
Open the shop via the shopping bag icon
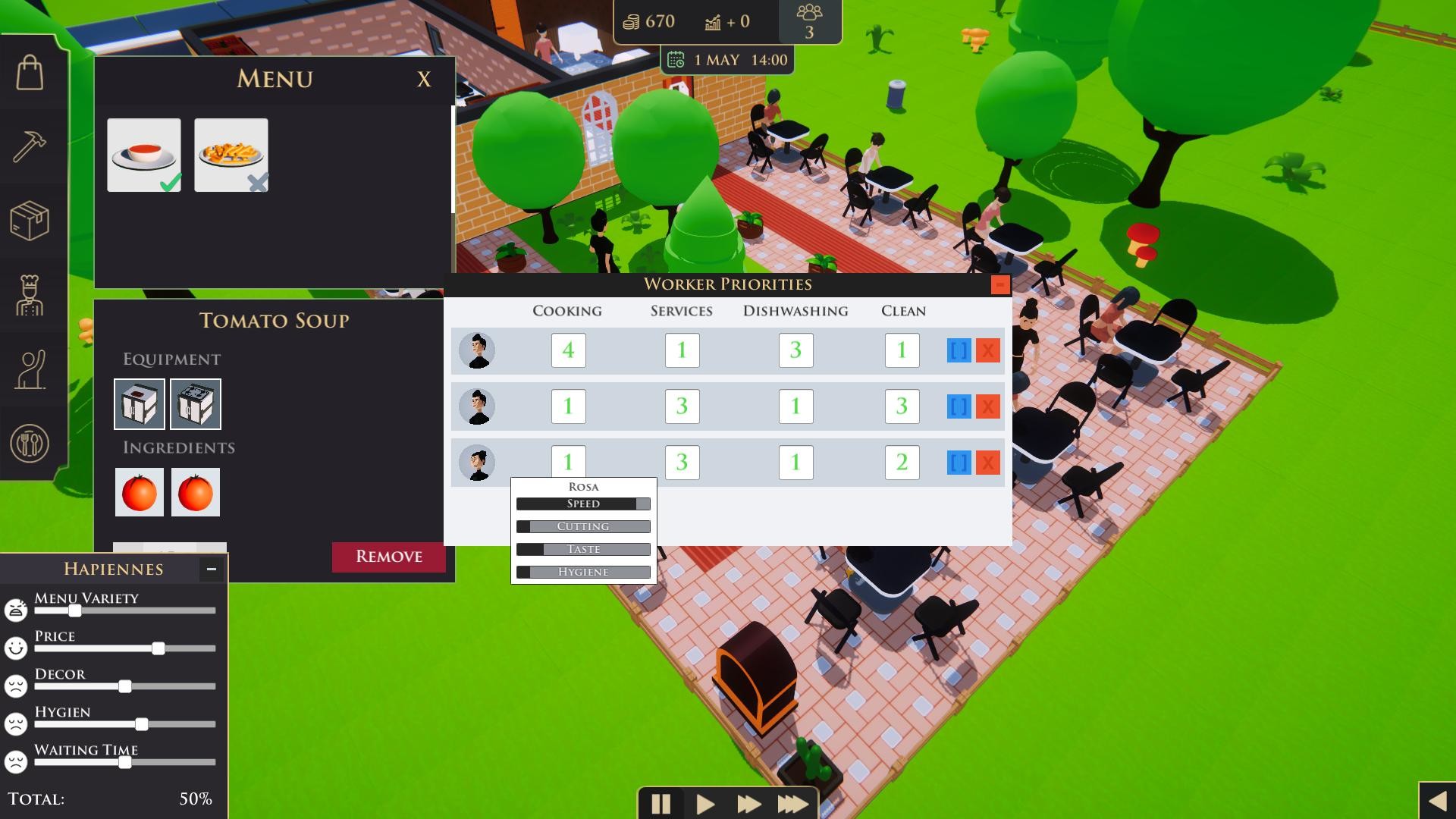click(x=30, y=74)
